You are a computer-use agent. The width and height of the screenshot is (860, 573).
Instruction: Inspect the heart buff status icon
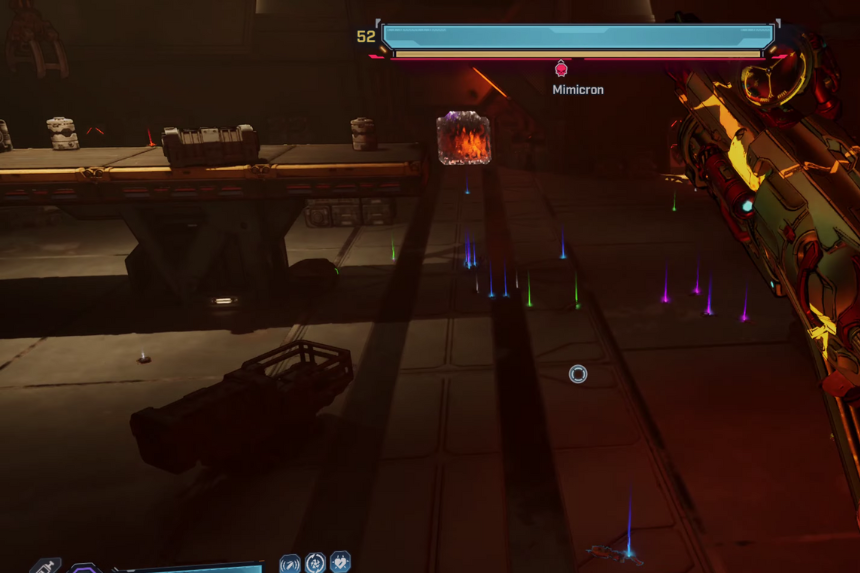pyautogui.click(x=340, y=563)
